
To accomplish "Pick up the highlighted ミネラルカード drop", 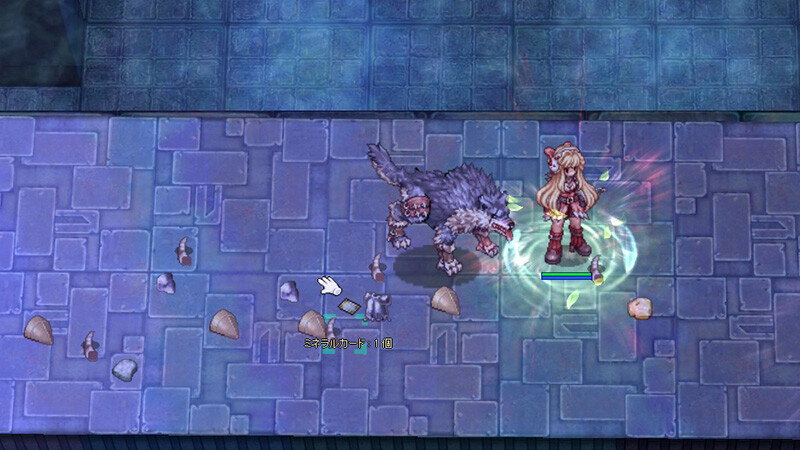I will pos(349,307).
